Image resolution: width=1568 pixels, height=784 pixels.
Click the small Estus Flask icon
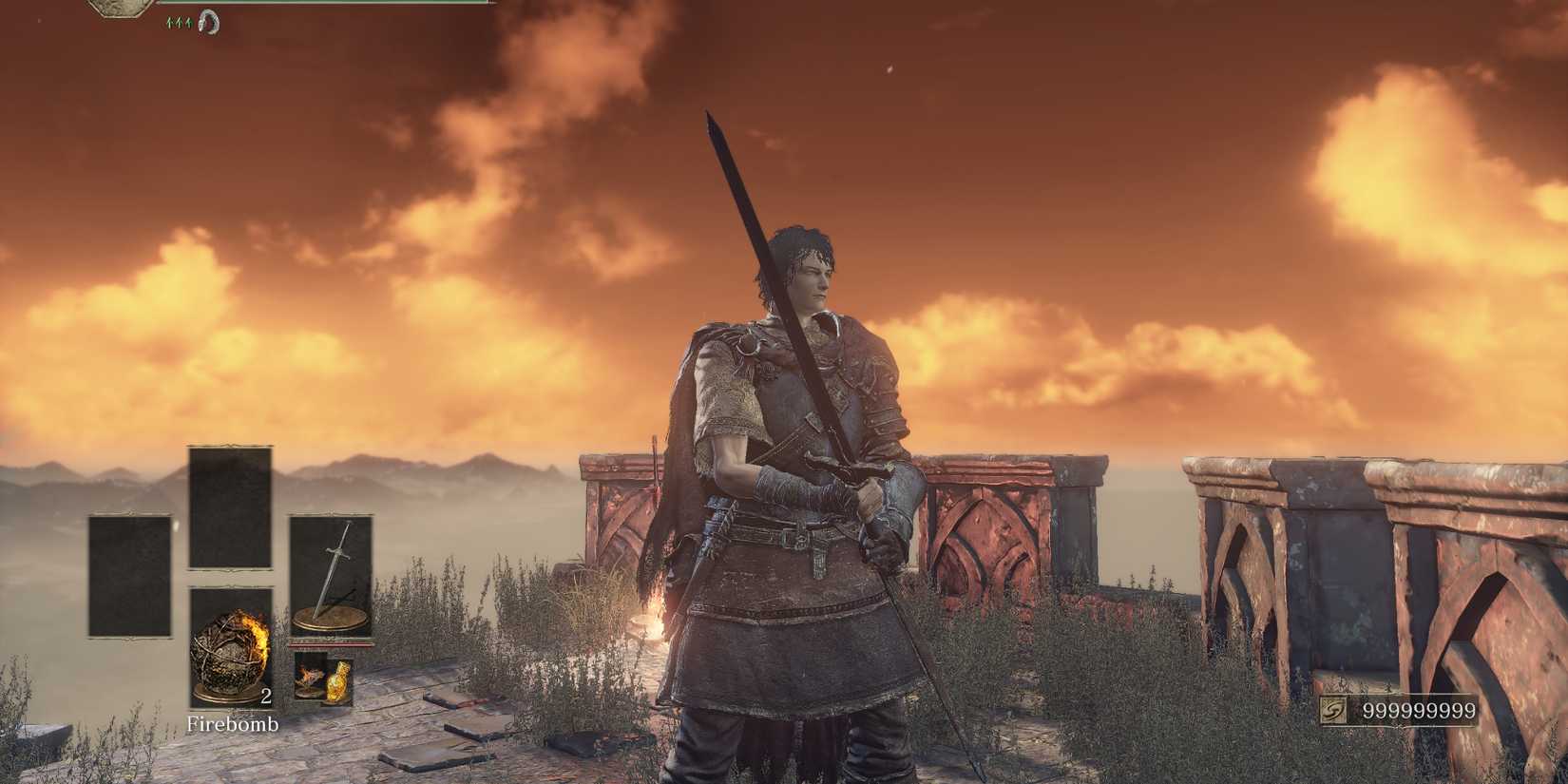pyautogui.click(x=337, y=681)
